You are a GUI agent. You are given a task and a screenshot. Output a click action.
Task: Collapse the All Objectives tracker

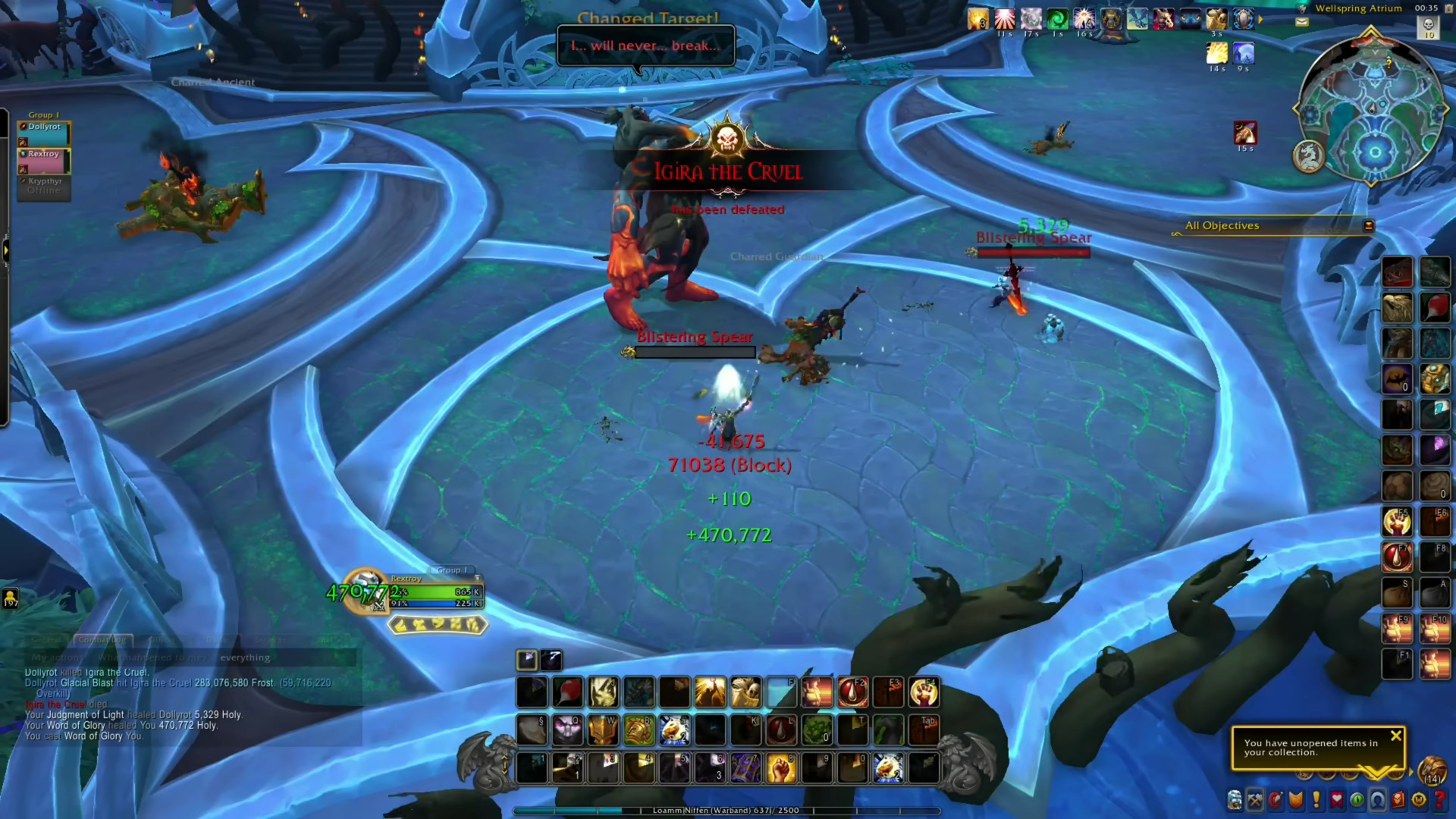coord(1368,225)
